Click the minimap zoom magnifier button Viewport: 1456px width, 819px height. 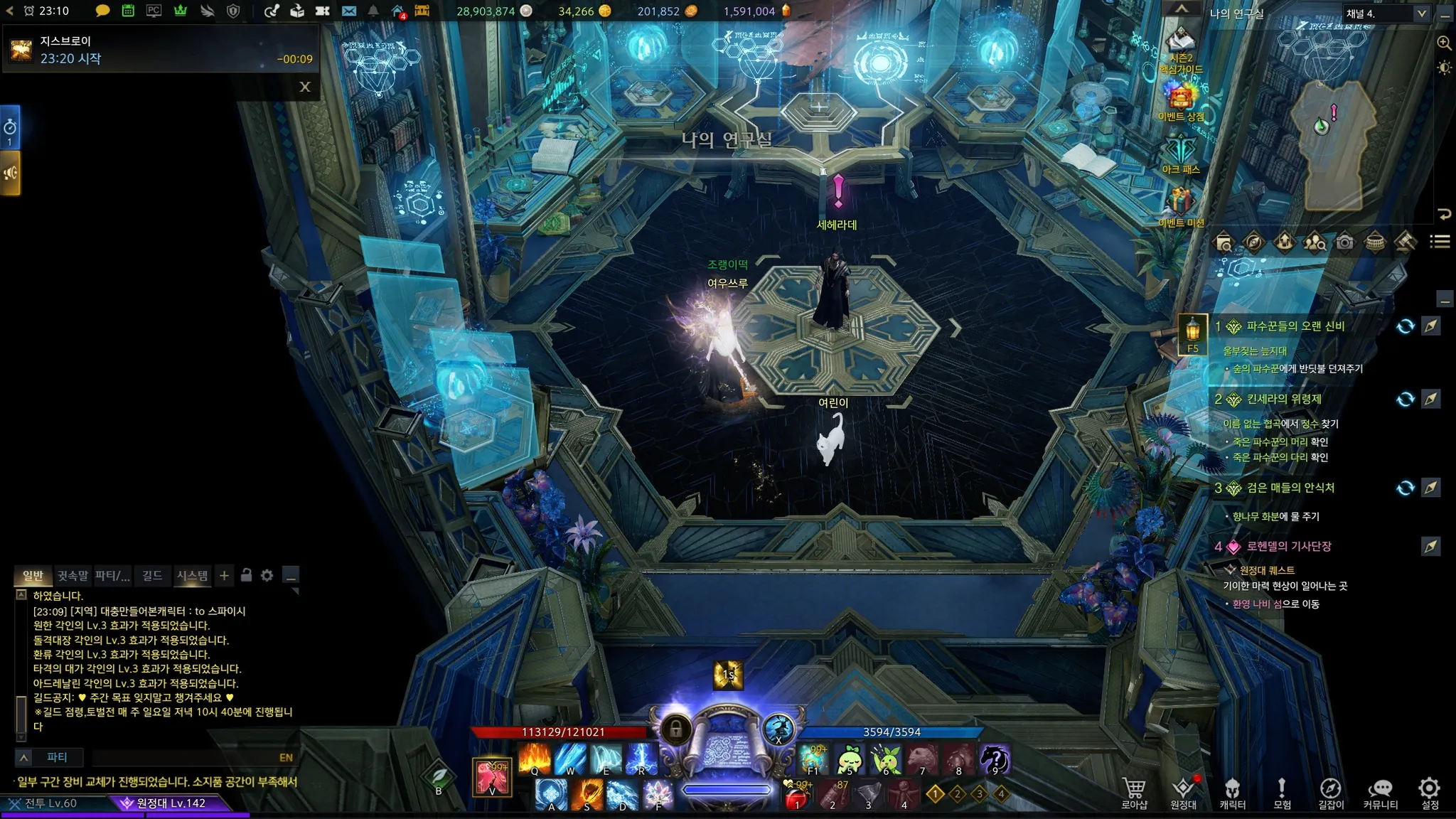point(1444,43)
